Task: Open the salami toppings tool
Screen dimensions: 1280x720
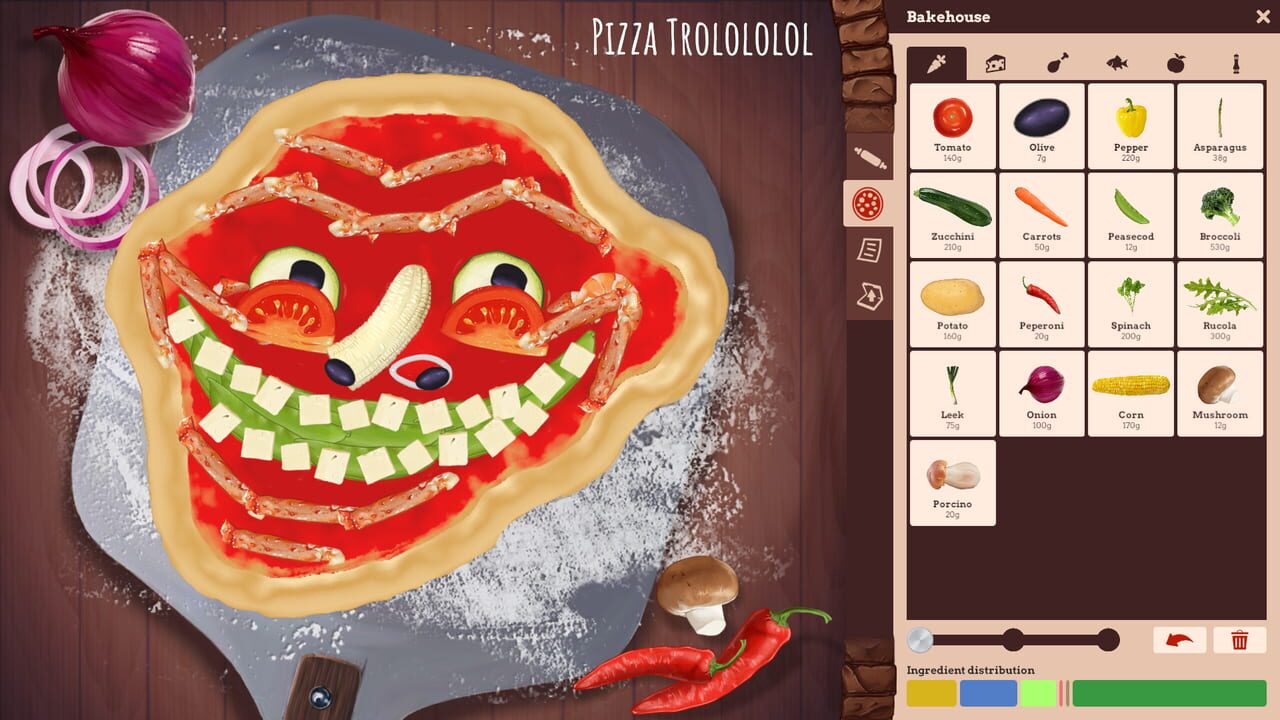Action: (869, 203)
